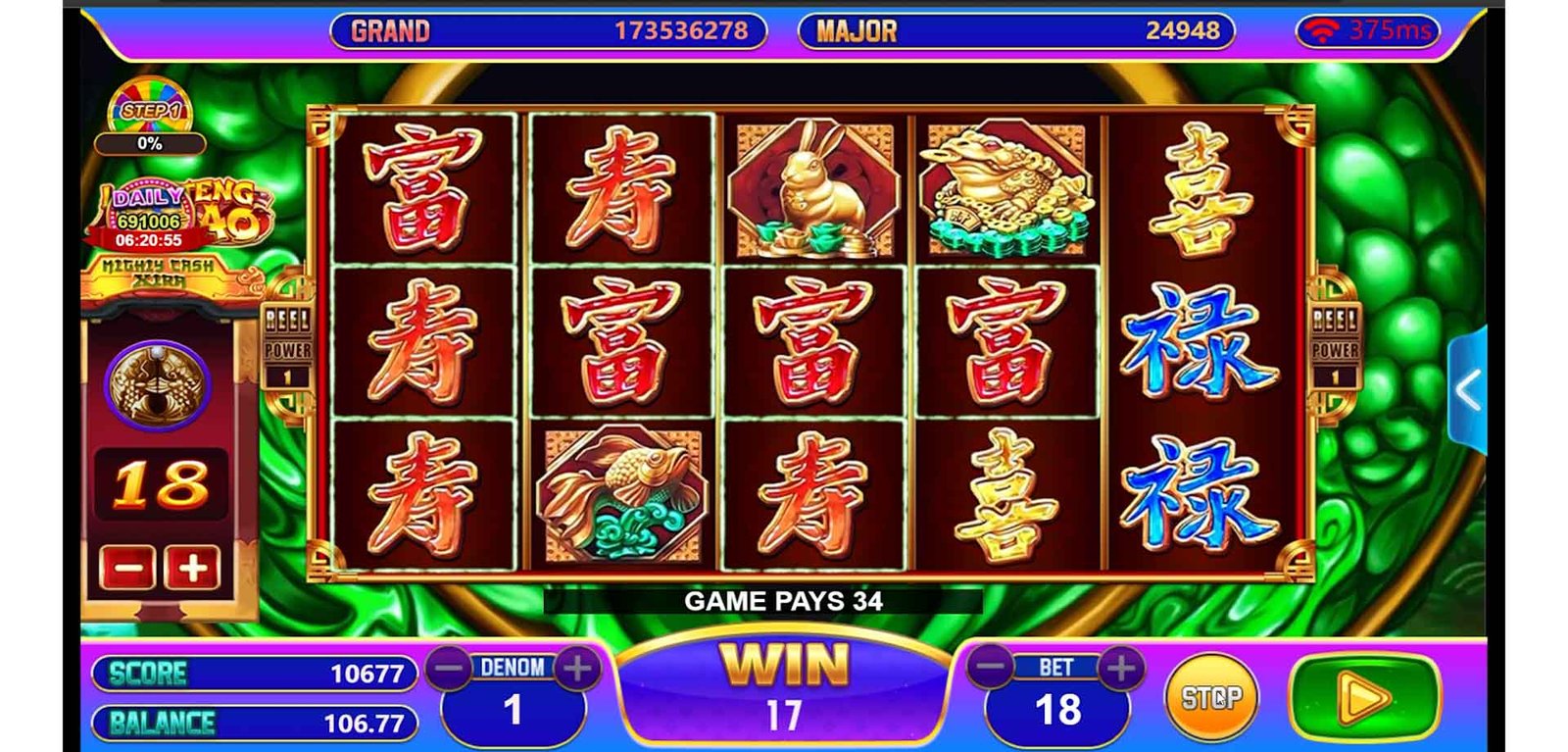Increase the BET amount with plus
This screenshot has height=752, width=1568.
[1122, 668]
